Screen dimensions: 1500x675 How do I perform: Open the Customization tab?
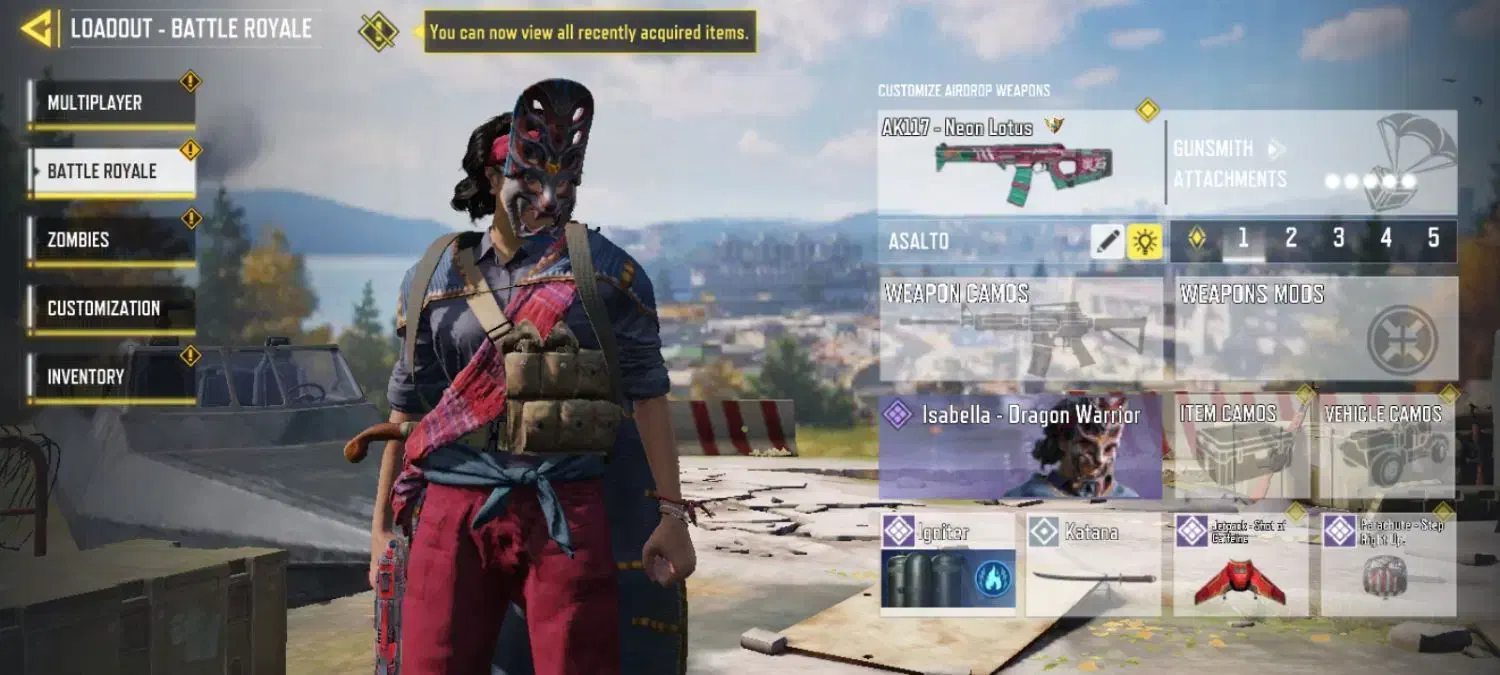coord(111,308)
